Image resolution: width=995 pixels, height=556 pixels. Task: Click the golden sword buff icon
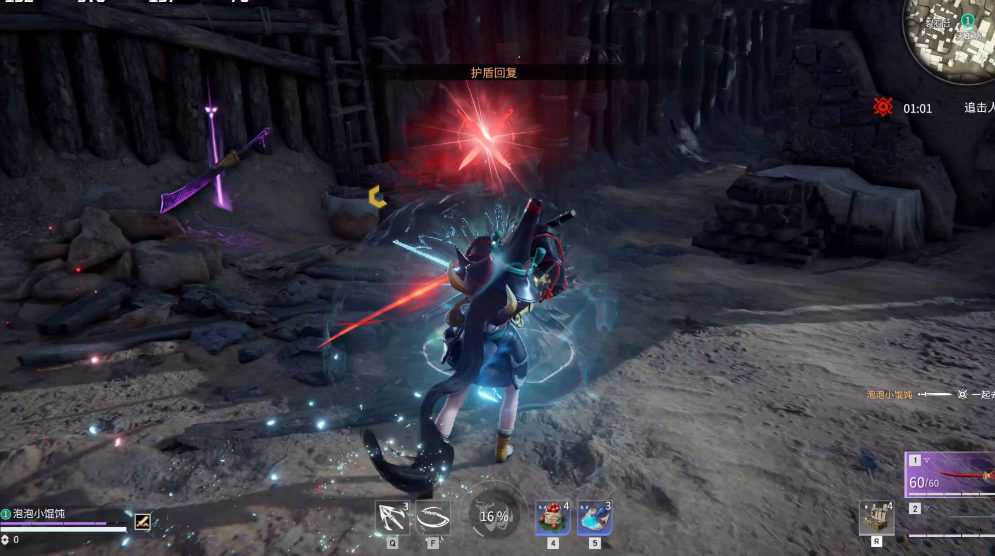(x=143, y=521)
